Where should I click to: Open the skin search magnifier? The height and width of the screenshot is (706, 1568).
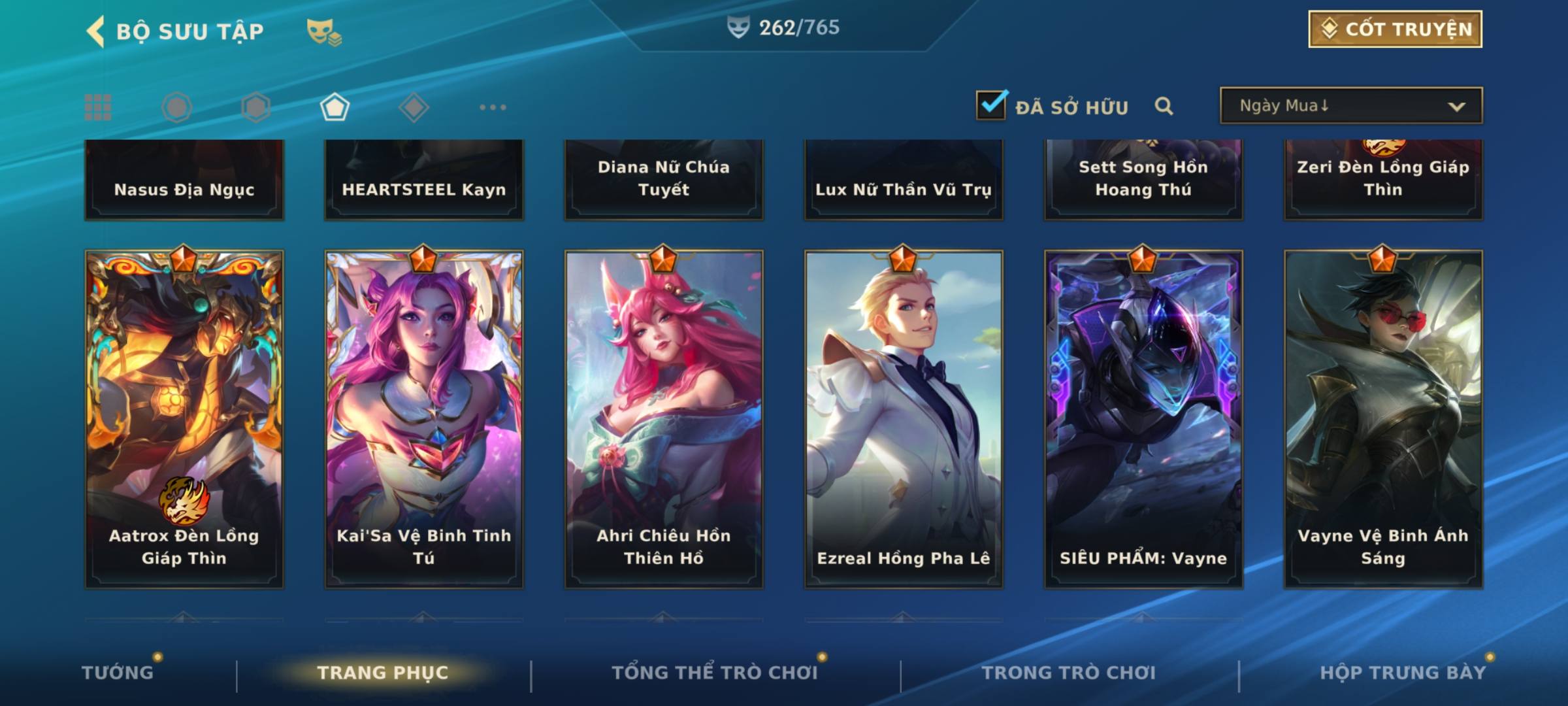coord(1164,106)
